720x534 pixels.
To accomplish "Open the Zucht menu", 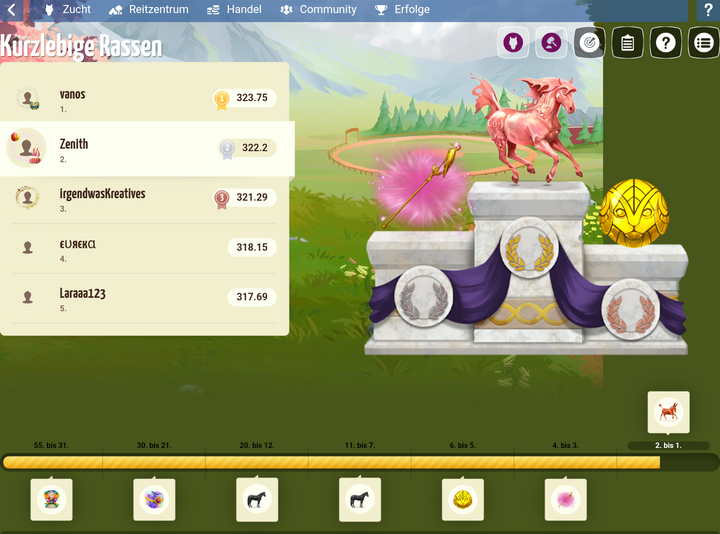I will point(67,10).
